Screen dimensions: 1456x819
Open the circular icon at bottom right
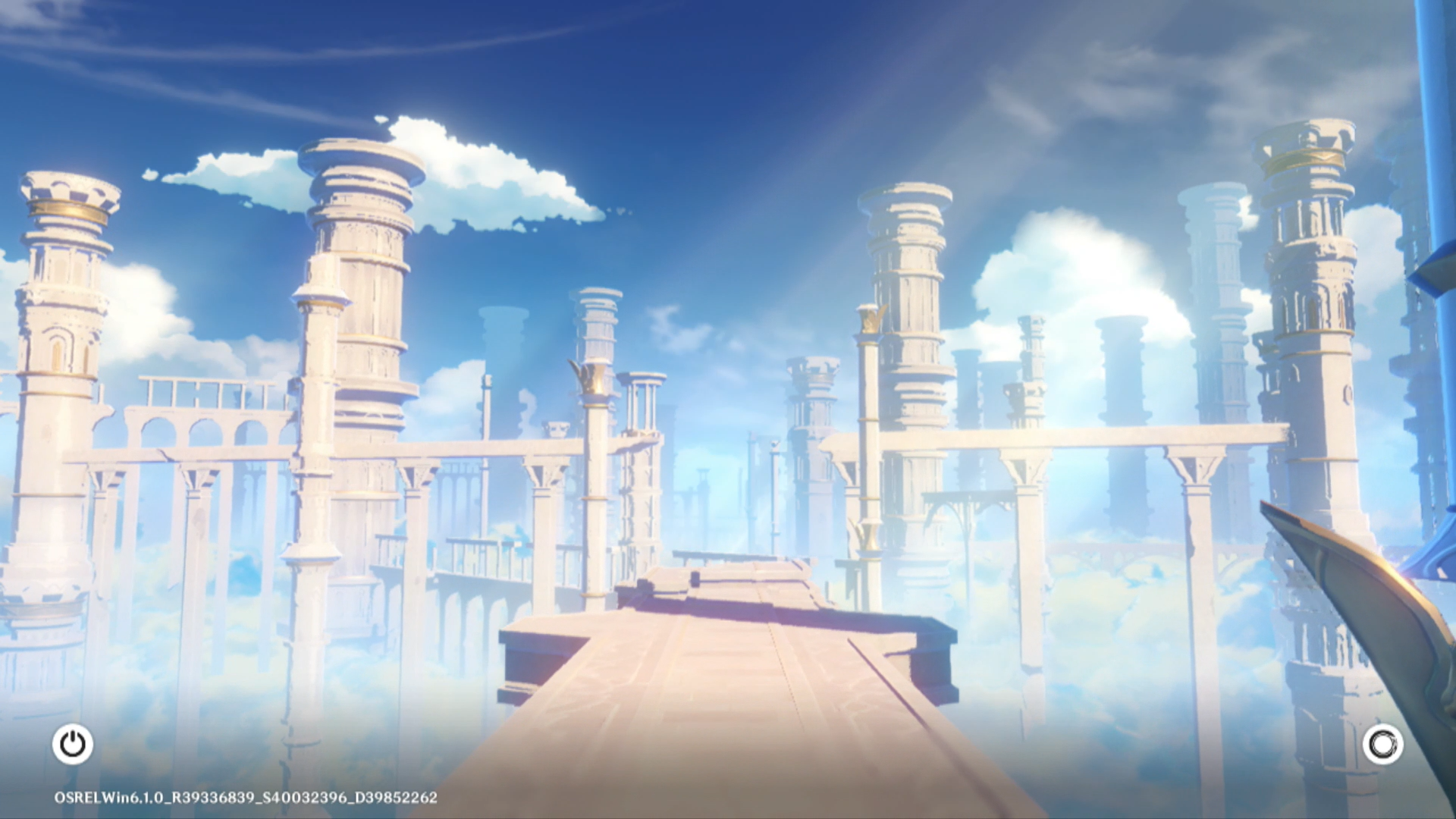(x=1382, y=744)
